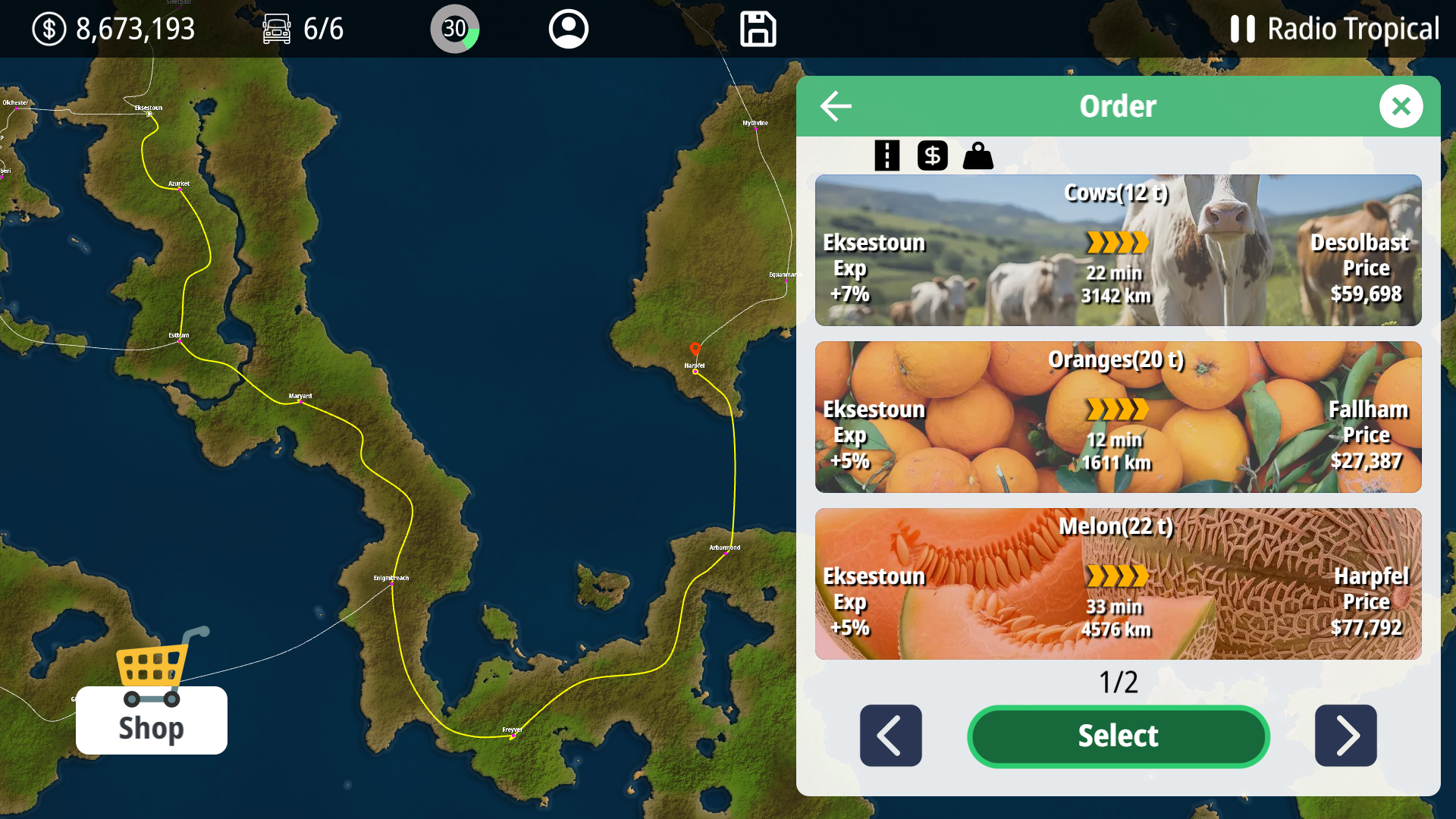This screenshot has width=1456, height=819.
Task: Sort orders by price with the dollar icon
Action: (932, 155)
